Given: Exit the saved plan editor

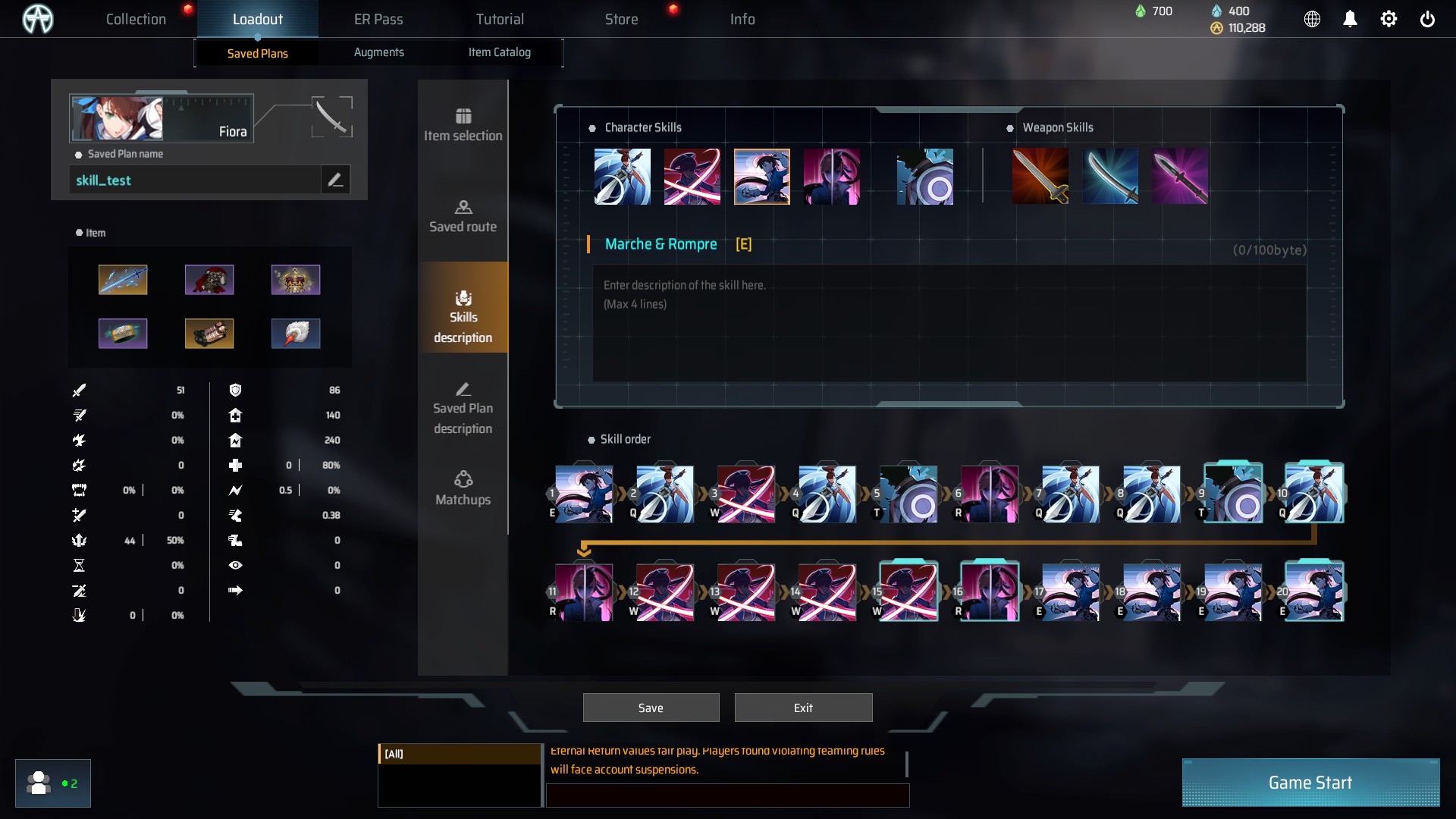Looking at the screenshot, I should [x=803, y=708].
